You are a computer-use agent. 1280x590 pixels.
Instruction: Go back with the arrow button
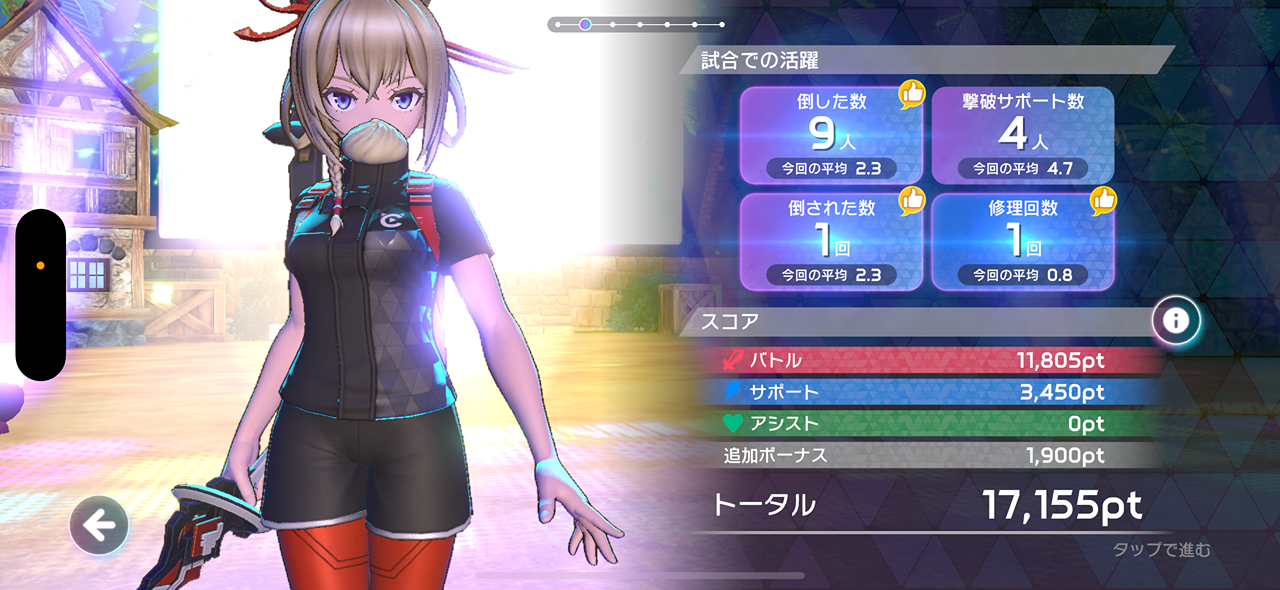click(x=99, y=525)
